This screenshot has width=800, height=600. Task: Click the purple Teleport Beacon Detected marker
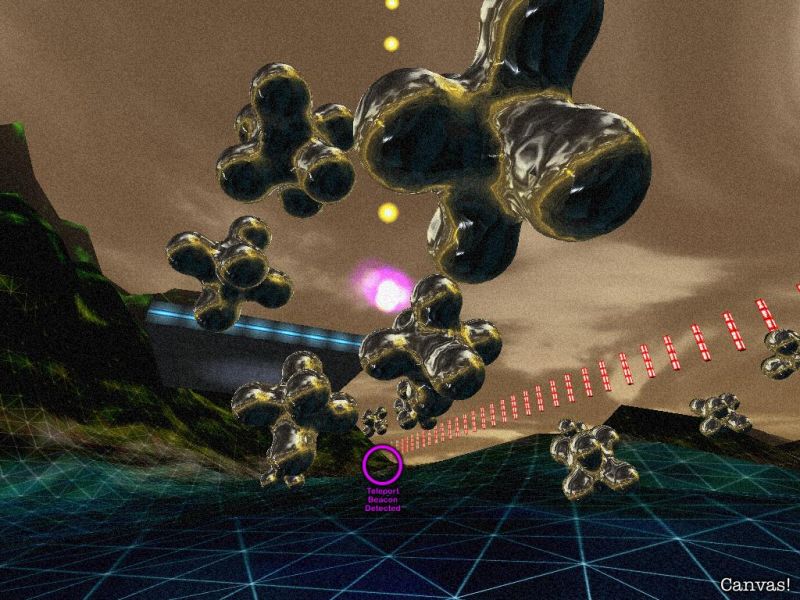coord(382,464)
